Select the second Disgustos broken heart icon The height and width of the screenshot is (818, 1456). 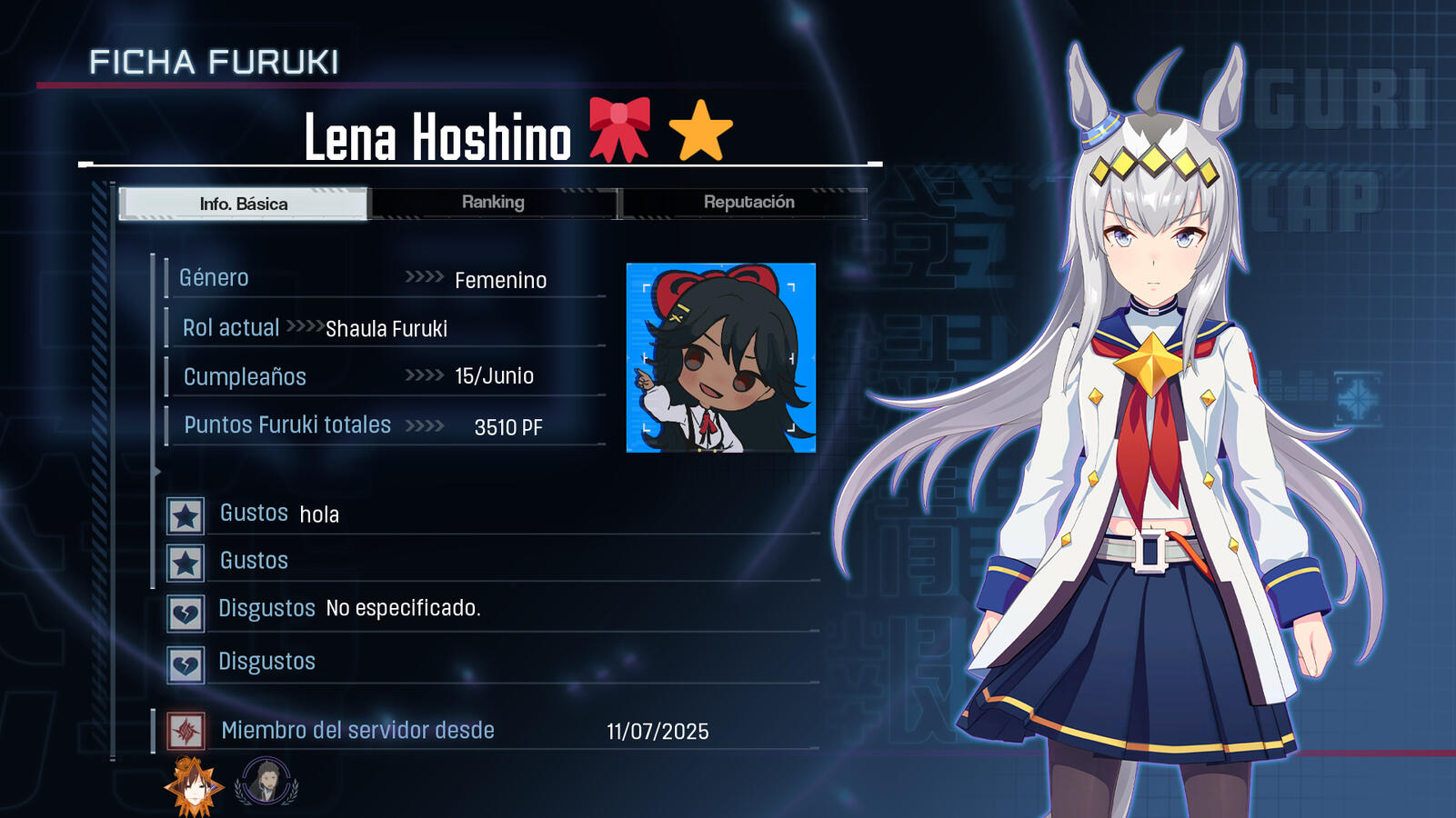tap(186, 663)
